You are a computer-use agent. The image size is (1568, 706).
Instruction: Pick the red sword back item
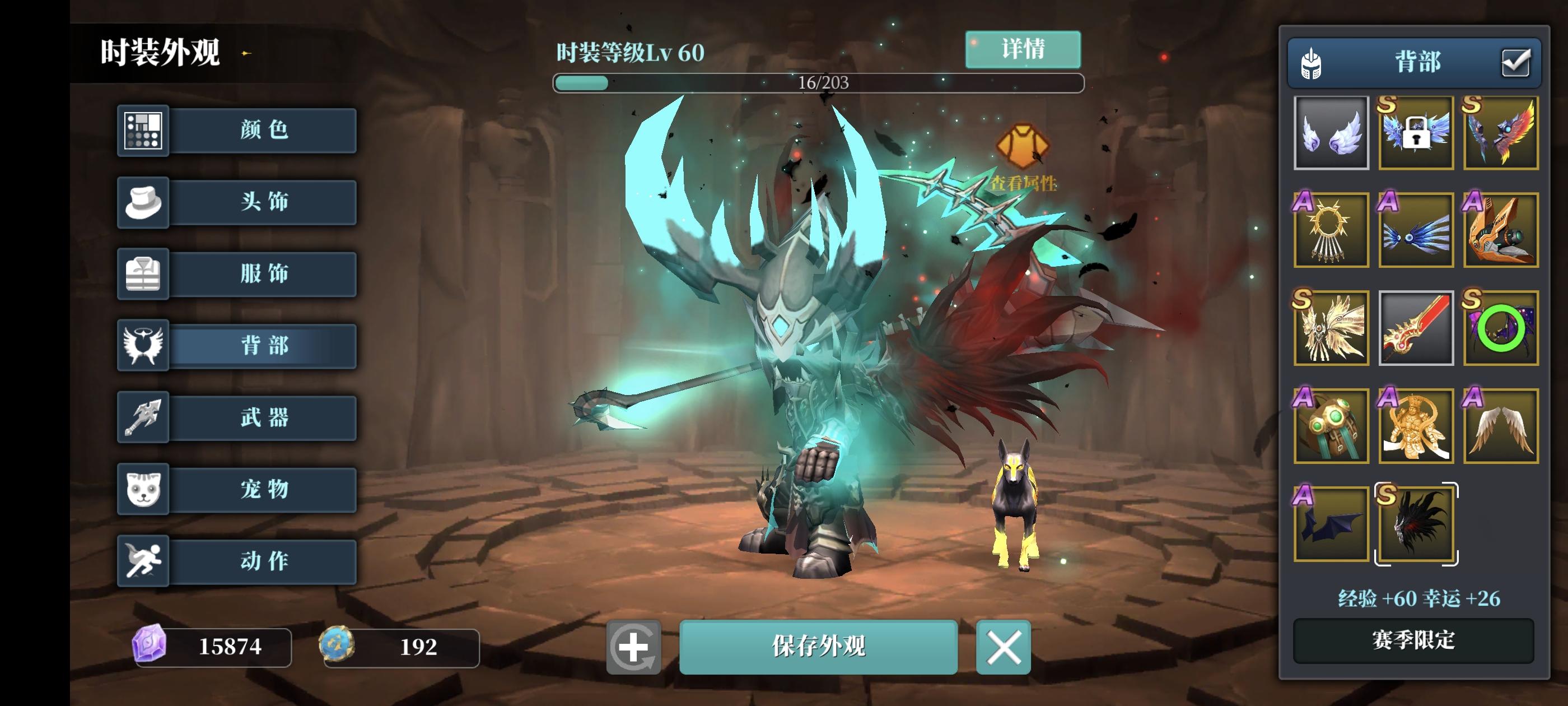(x=1415, y=328)
